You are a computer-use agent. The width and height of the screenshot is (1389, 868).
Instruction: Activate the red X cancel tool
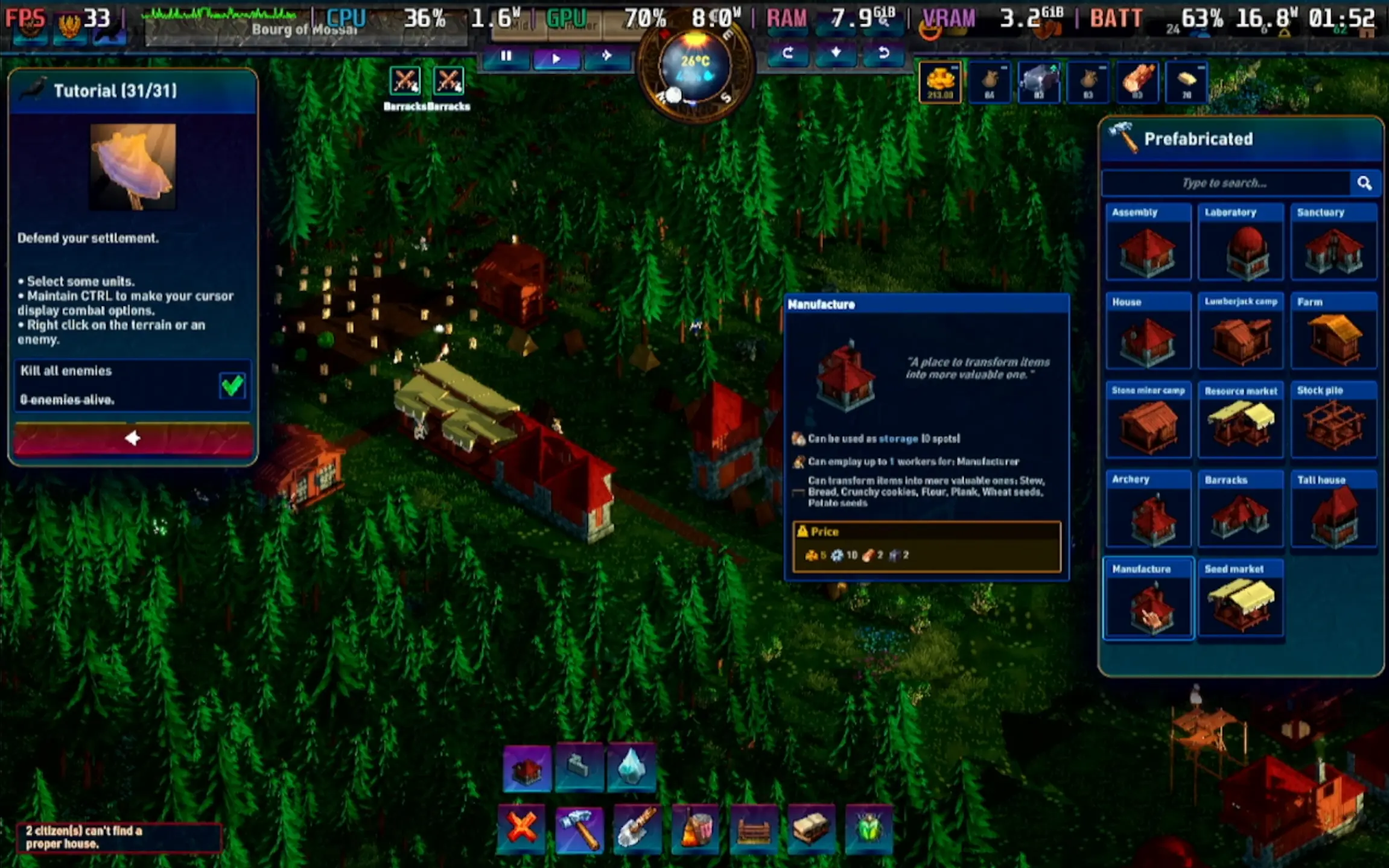pyautogui.click(x=521, y=828)
